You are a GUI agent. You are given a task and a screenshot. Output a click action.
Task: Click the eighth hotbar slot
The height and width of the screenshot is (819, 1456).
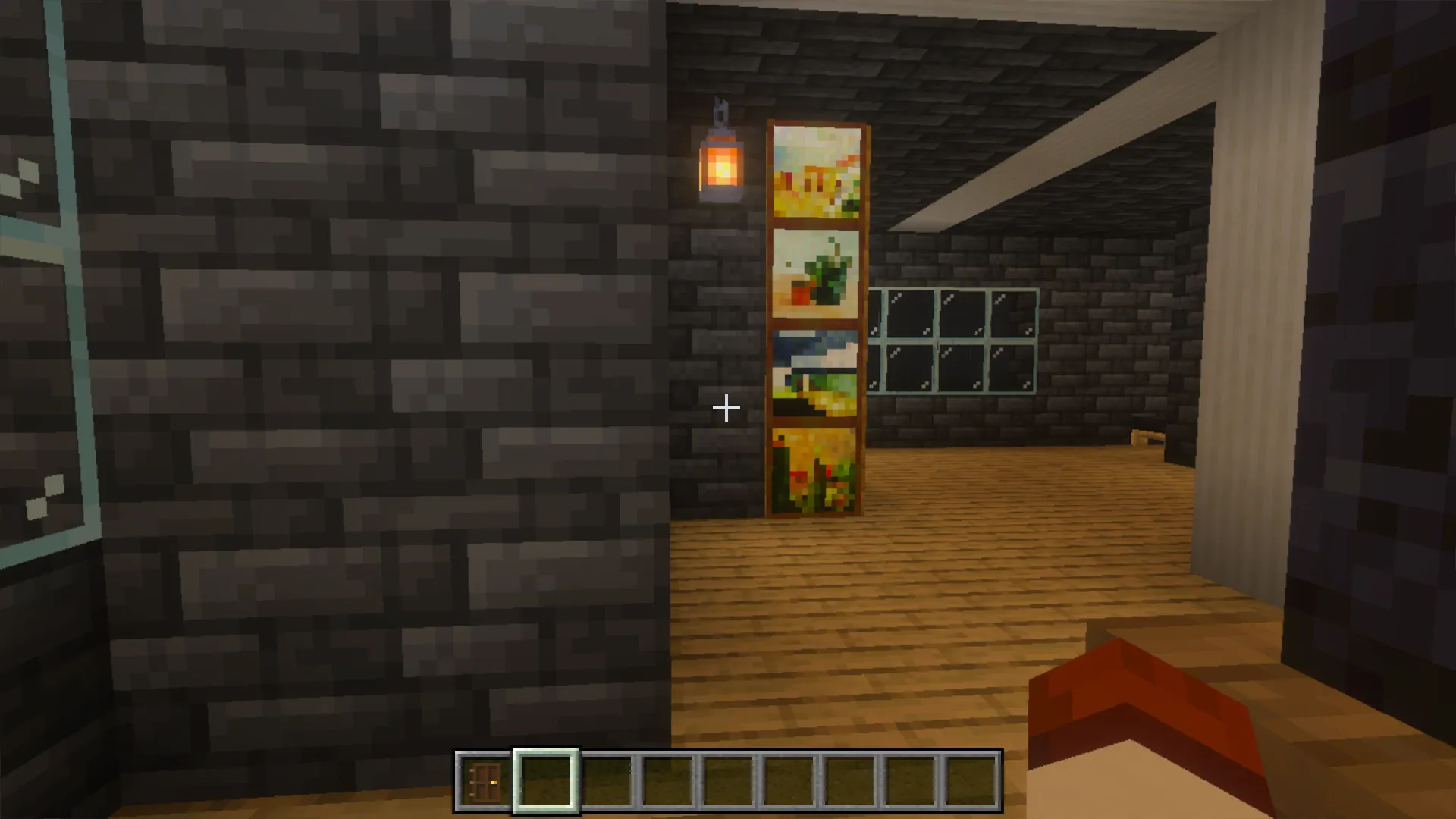[908, 780]
